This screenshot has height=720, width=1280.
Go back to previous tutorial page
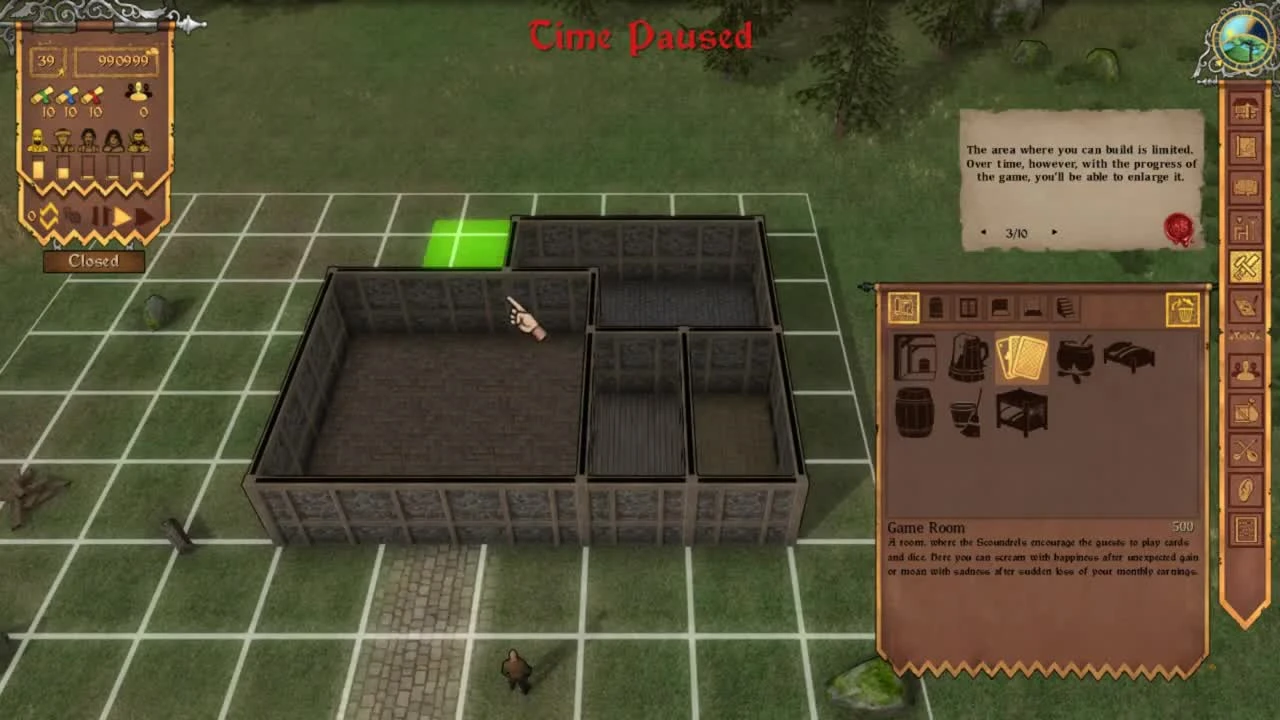(x=983, y=232)
